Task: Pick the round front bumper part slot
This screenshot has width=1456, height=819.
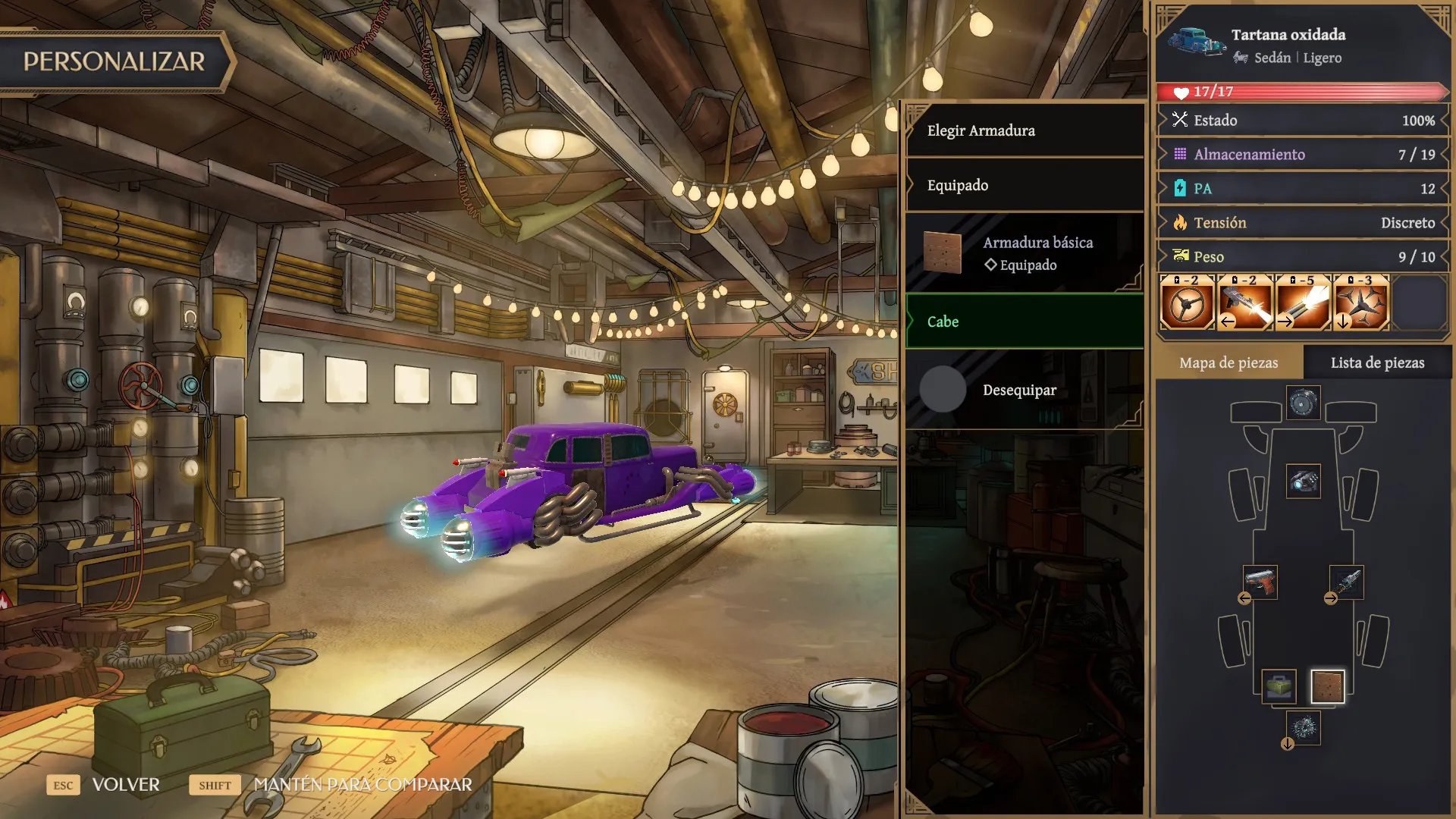Action: click(x=1303, y=403)
